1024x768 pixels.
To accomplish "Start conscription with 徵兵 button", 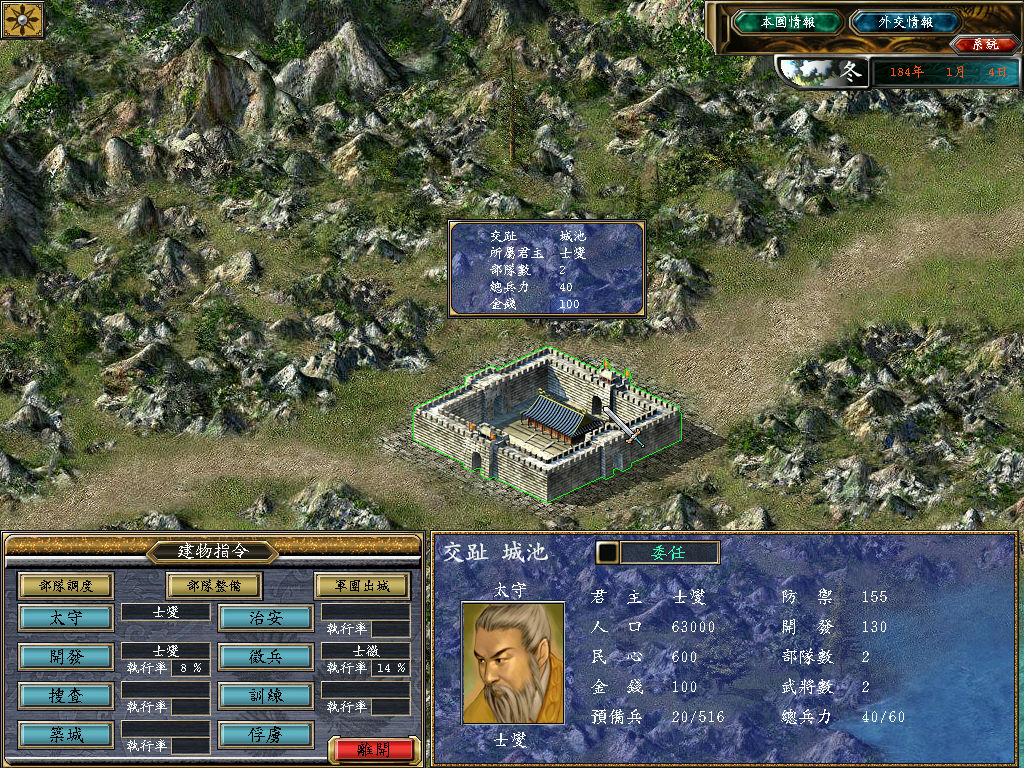I will pyautogui.click(x=266, y=656).
